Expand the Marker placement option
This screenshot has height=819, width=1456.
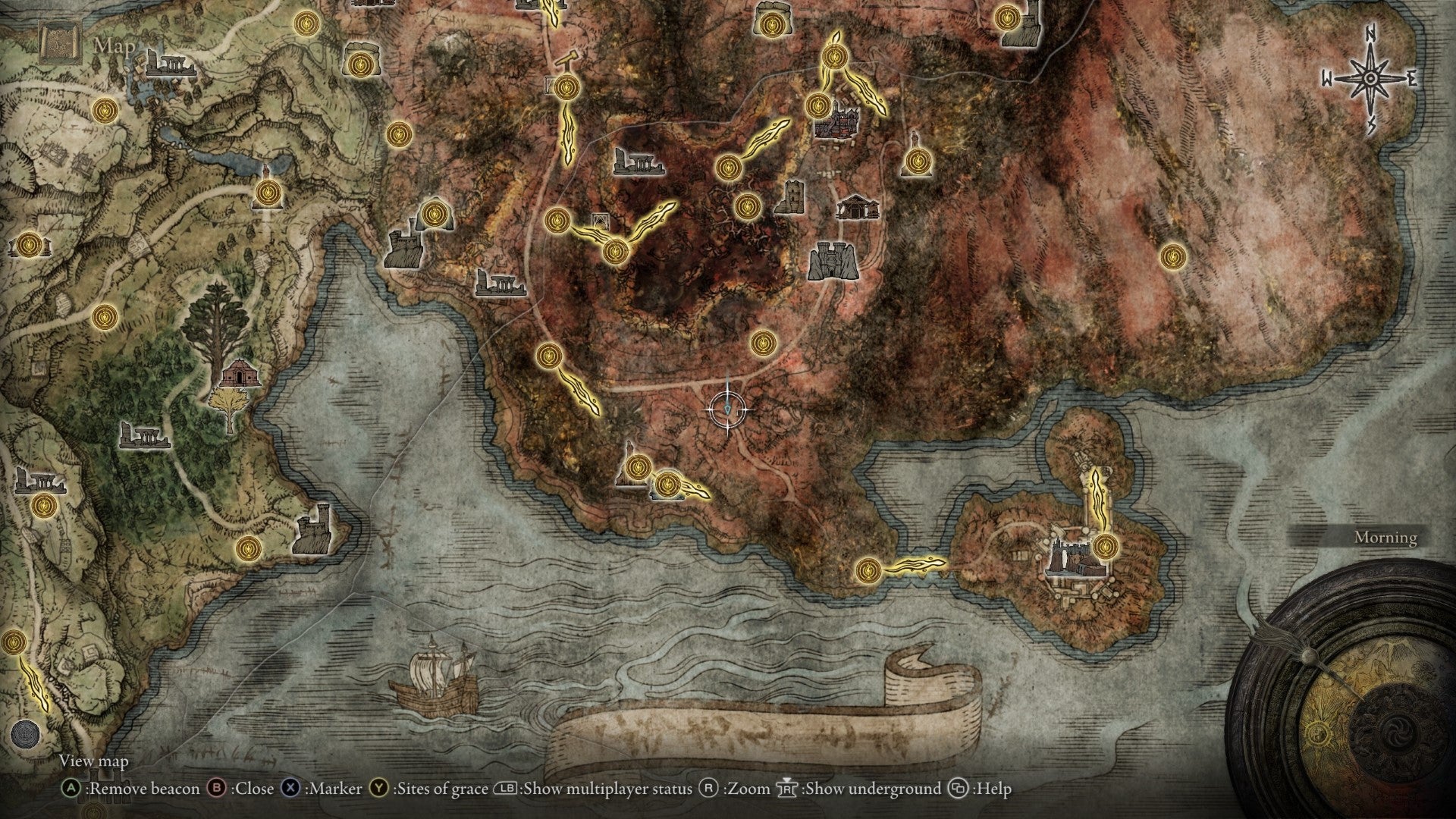318,787
